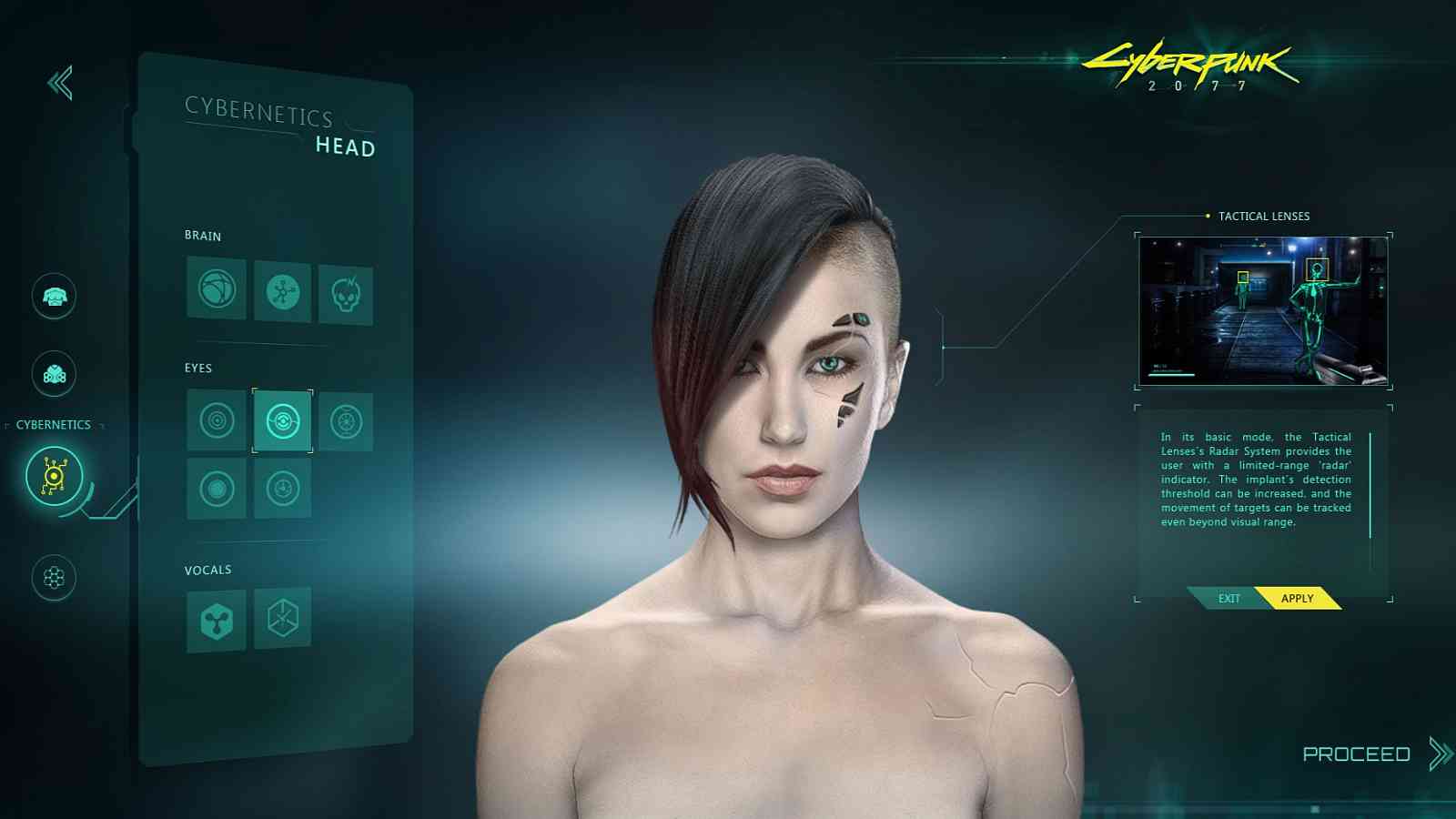Collapse the Cybernetics panel using back chevrons
Screen dimensions: 1456x819
pos(59,83)
